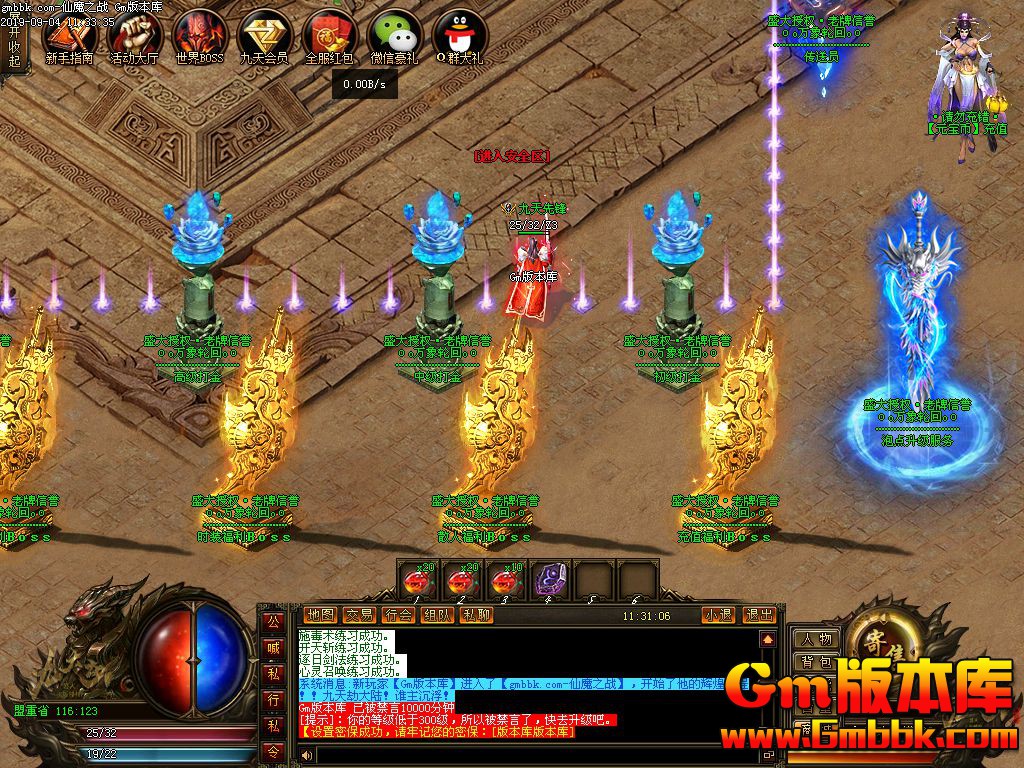The height and width of the screenshot is (768, 1024).
Task: Click the 小退 logout button
Action: tap(717, 615)
